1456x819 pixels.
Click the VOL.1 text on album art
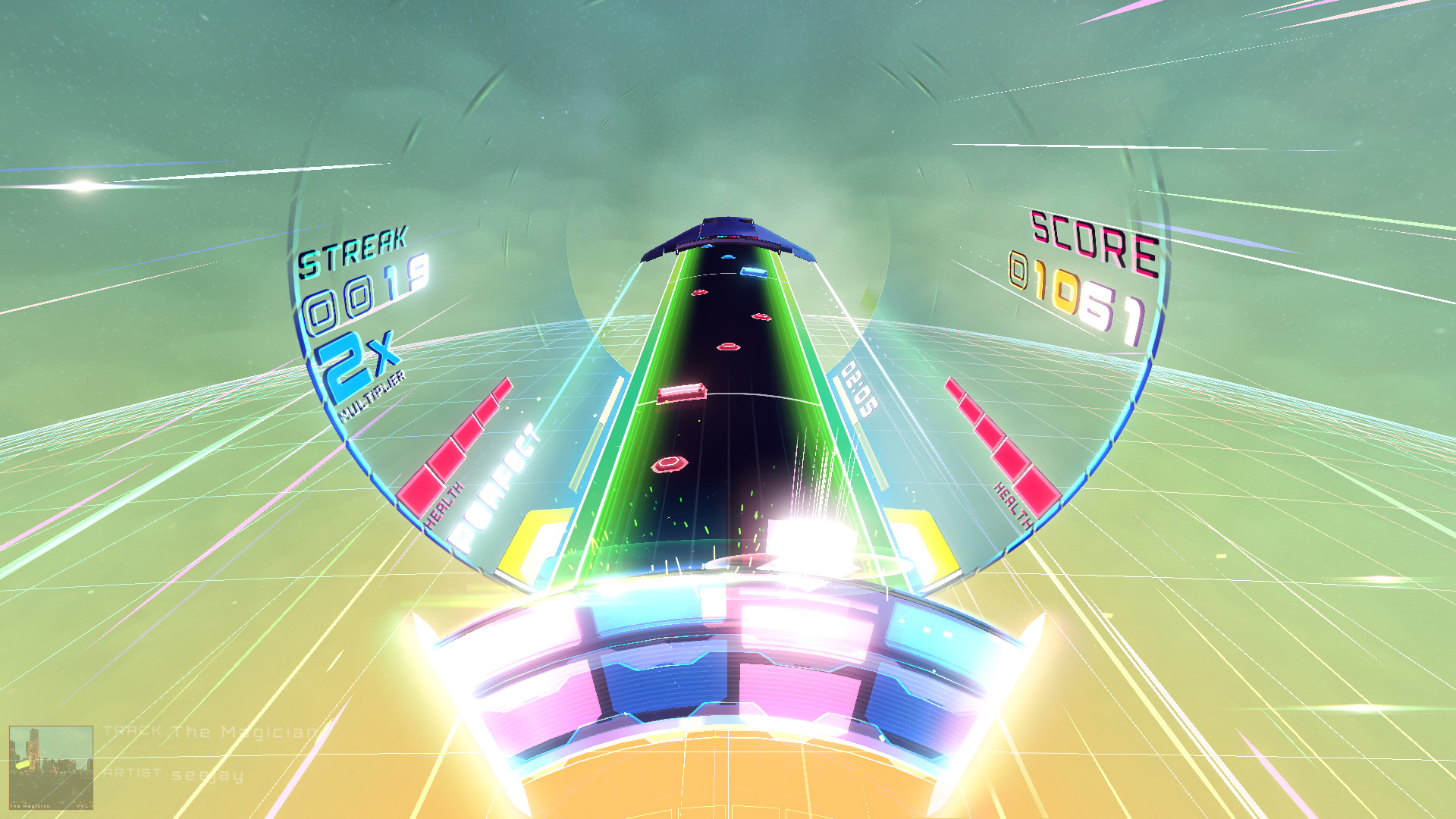pyautogui.click(x=85, y=806)
